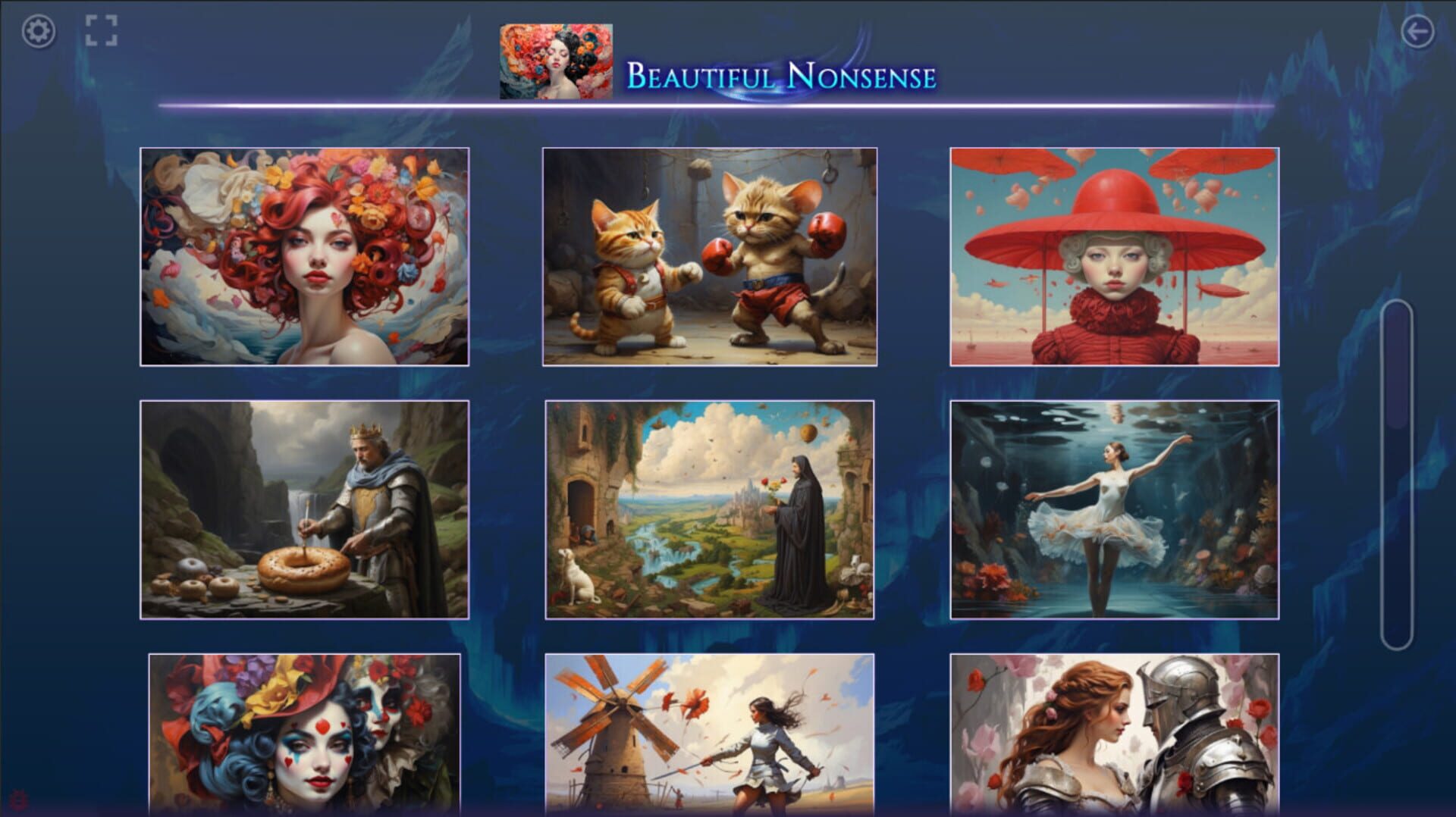Click the back arrow to return
This screenshot has height=817, width=1456.
coord(1417,31)
